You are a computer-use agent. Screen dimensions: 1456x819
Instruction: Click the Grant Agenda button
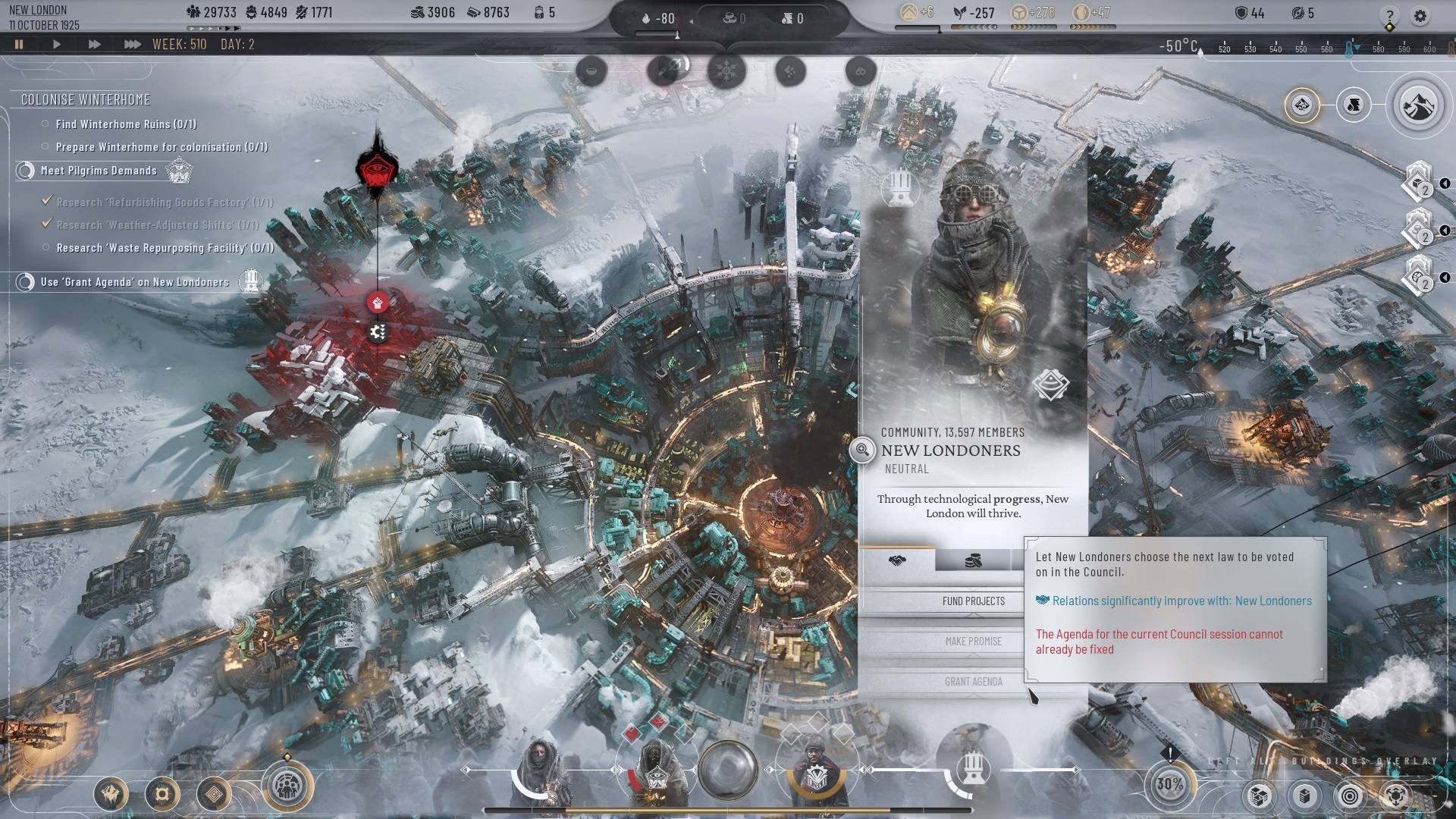coord(973,682)
